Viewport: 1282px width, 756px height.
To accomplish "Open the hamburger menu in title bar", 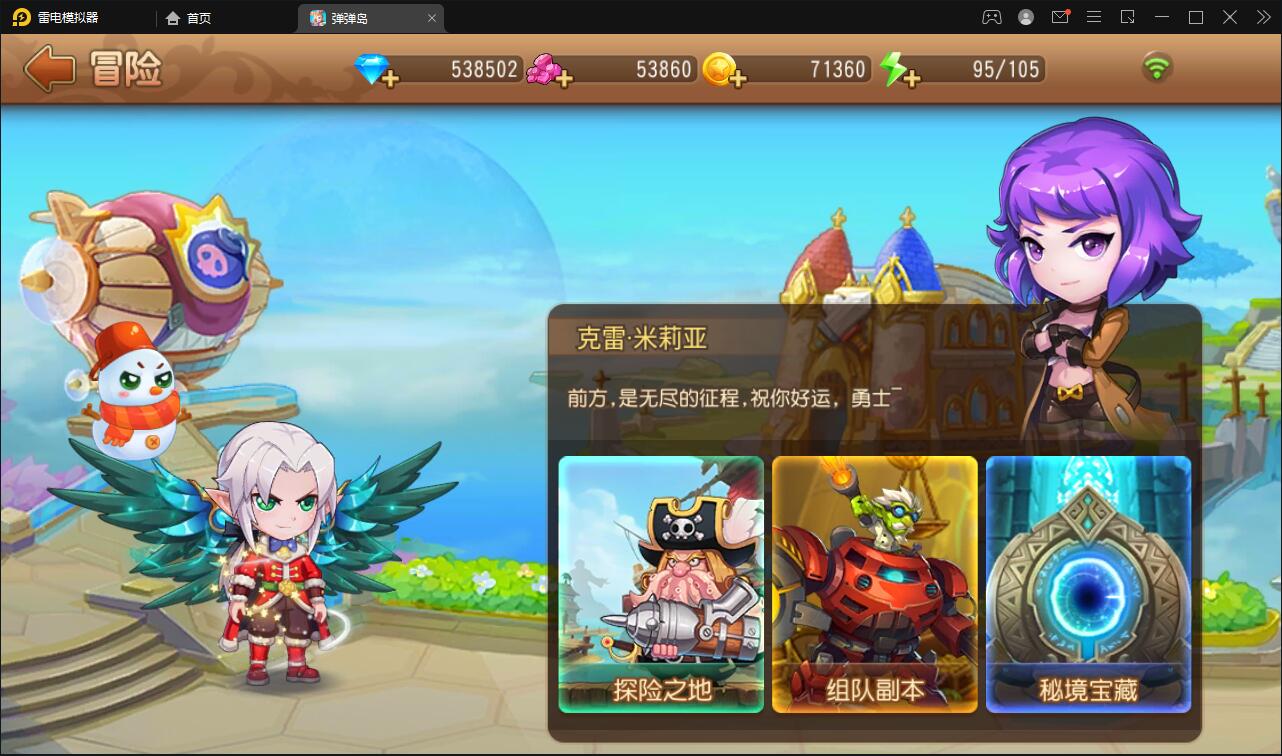I will click(1093, 17).
